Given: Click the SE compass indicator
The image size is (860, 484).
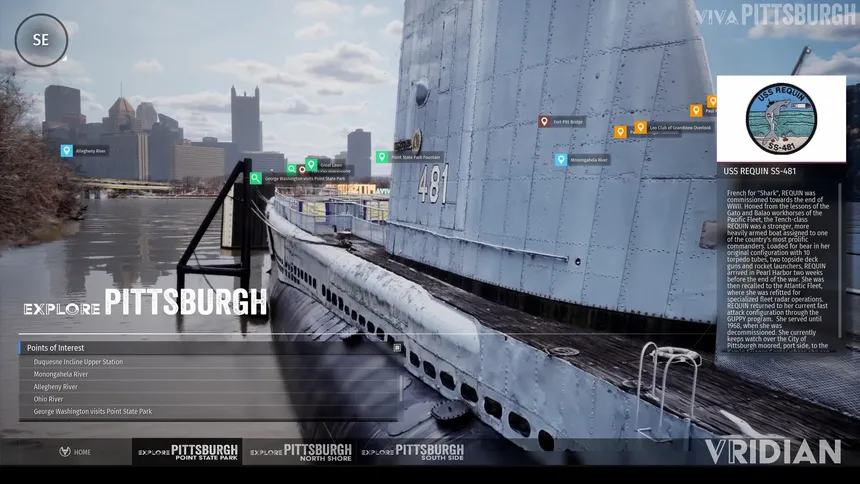Looking at the screenshot, I should [41, 40].
